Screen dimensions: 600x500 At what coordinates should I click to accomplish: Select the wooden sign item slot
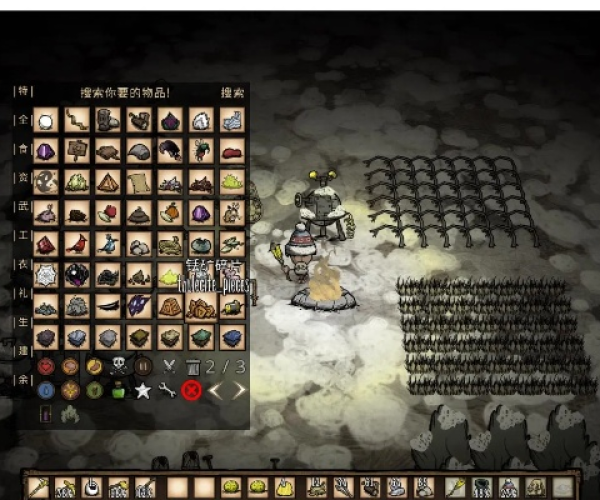(x=76, y=151)
